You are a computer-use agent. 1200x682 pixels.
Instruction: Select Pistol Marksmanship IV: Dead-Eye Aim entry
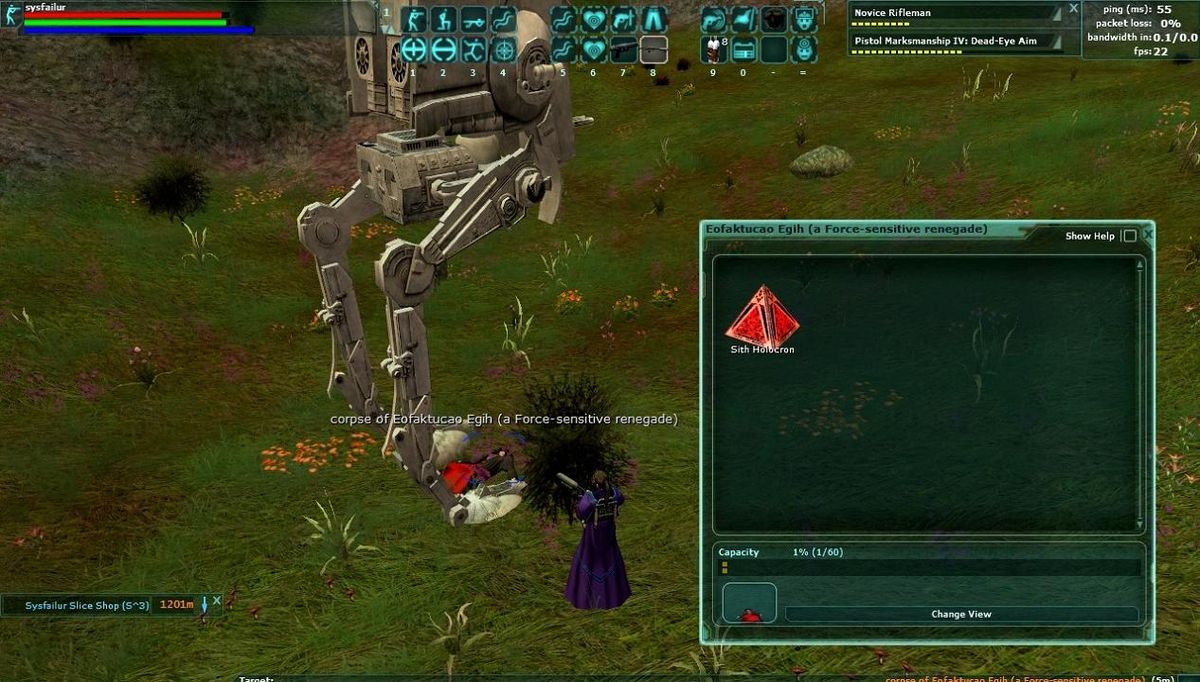[950, 41]
